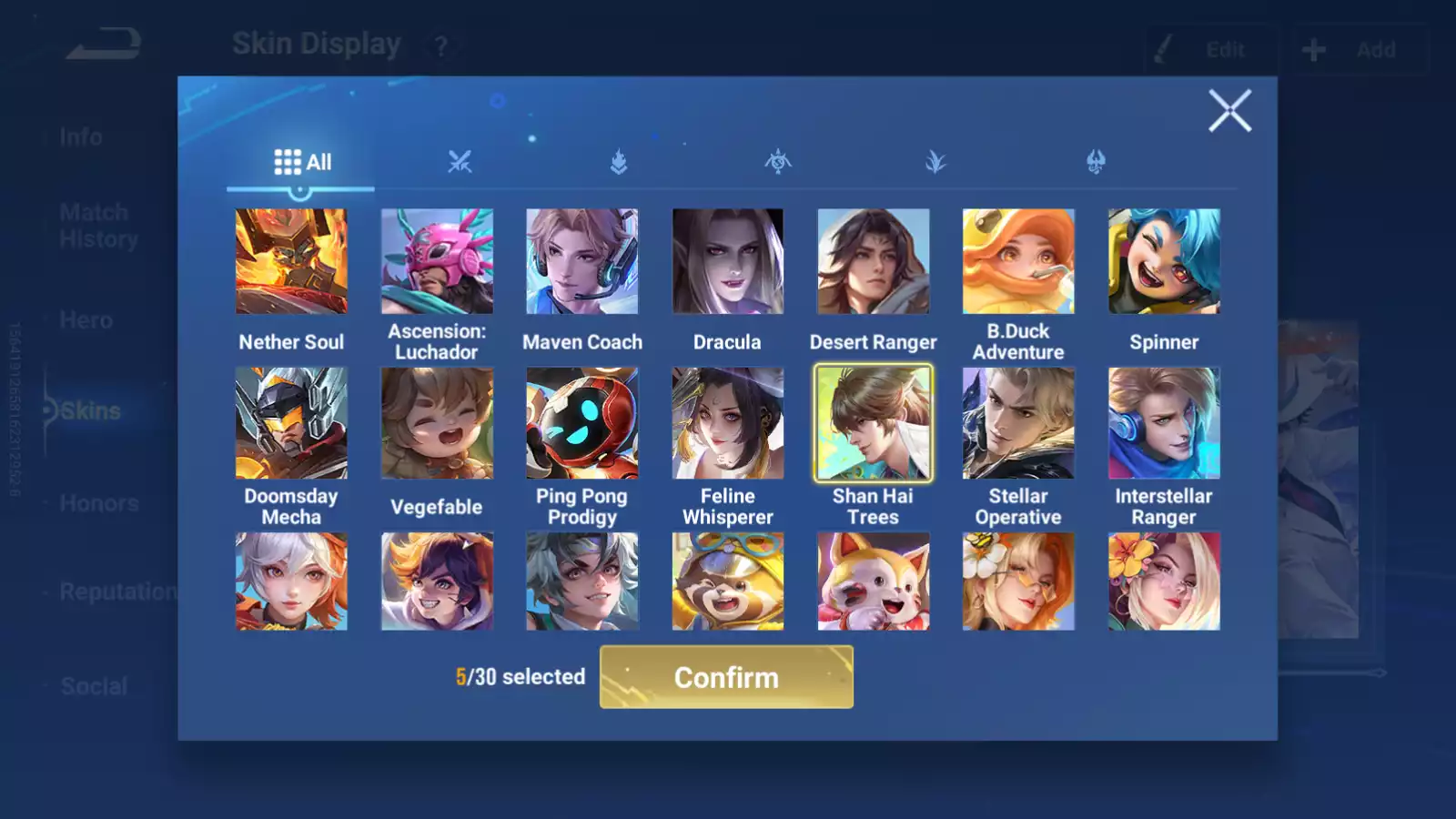Select the raccoon with goggles skin
This screenshot has height=819, width=1456.
[727, 581]
